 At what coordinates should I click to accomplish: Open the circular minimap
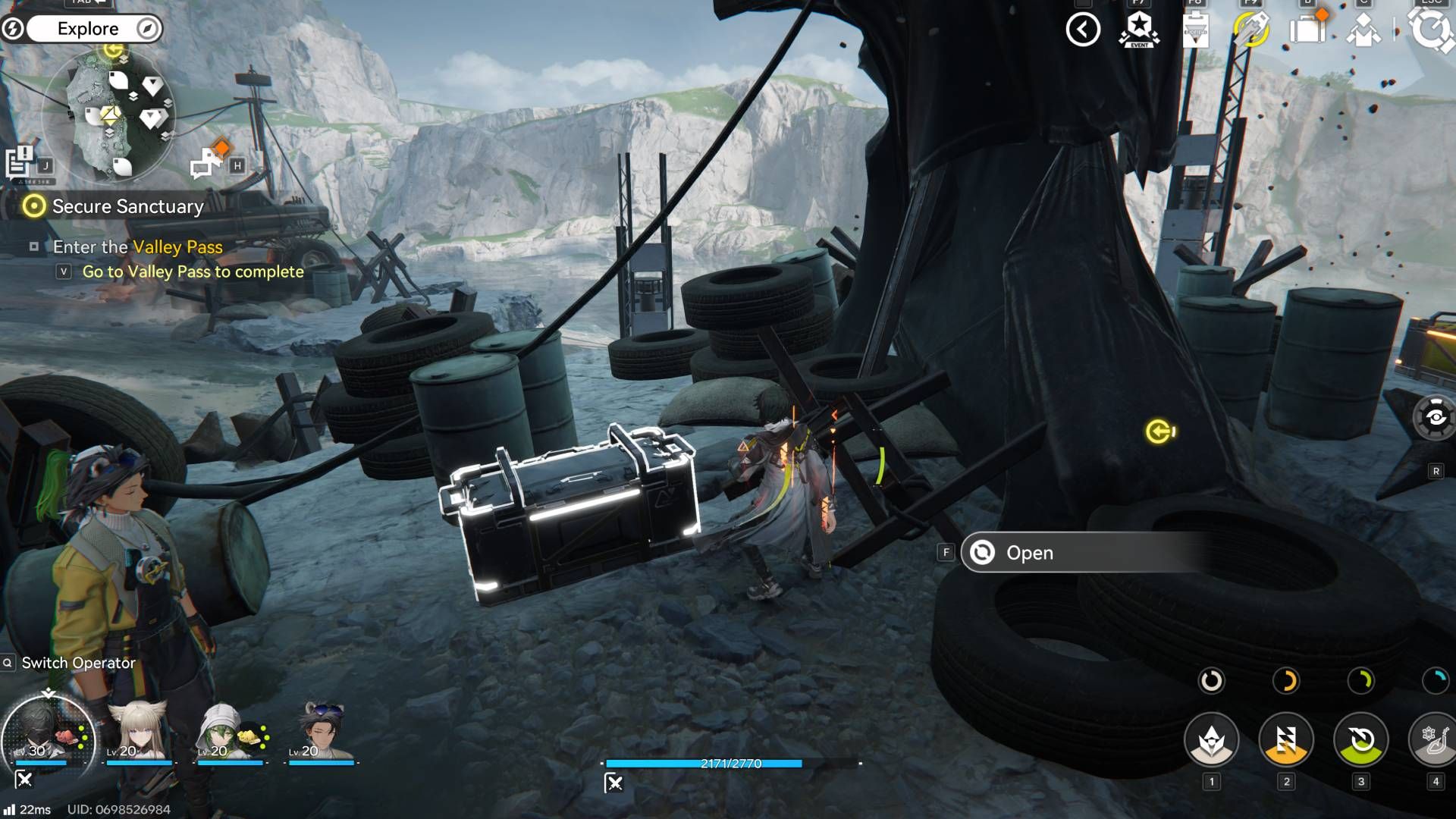coord(109,115)
